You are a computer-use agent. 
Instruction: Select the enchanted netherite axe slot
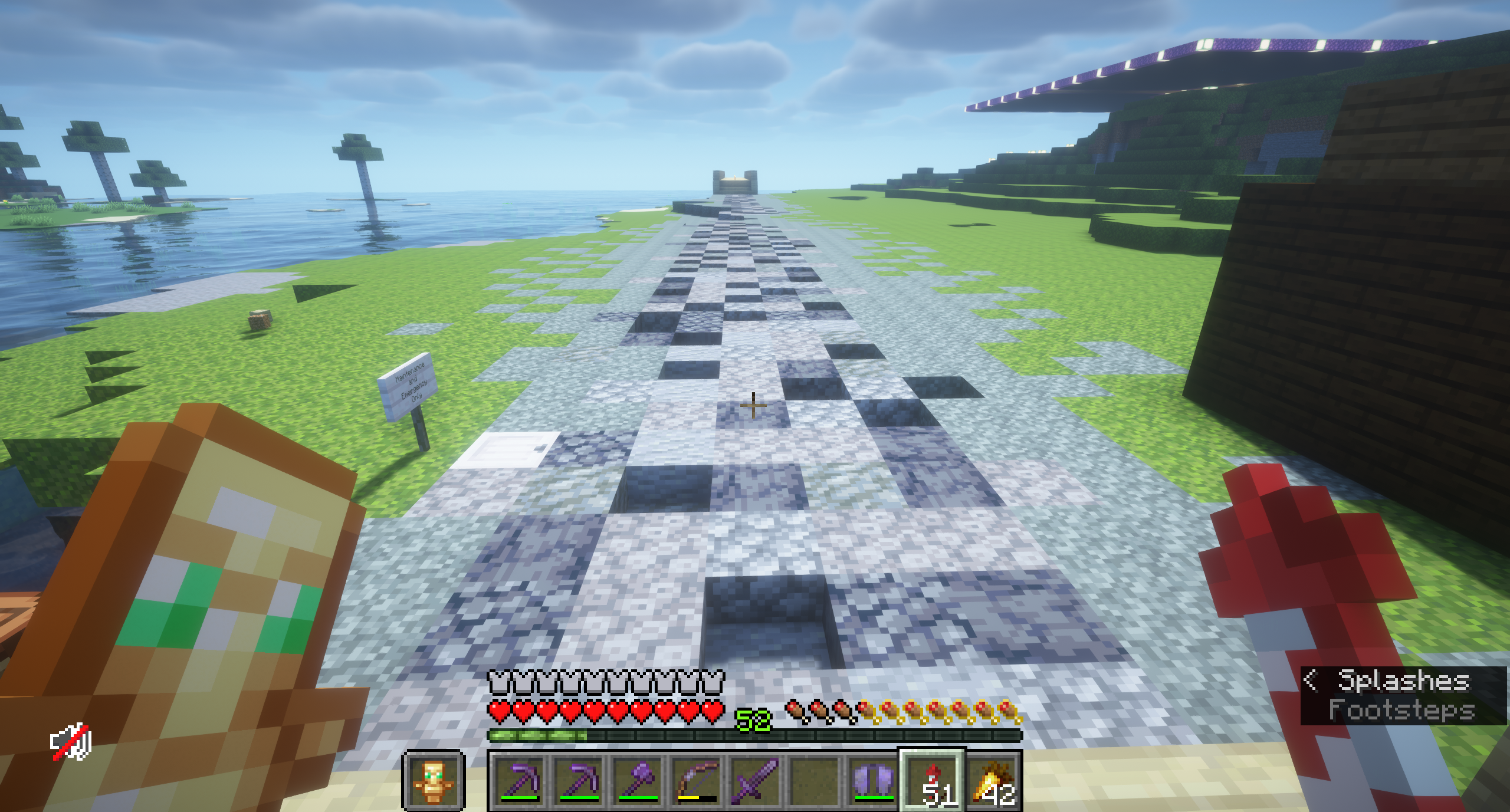[638, 781]
